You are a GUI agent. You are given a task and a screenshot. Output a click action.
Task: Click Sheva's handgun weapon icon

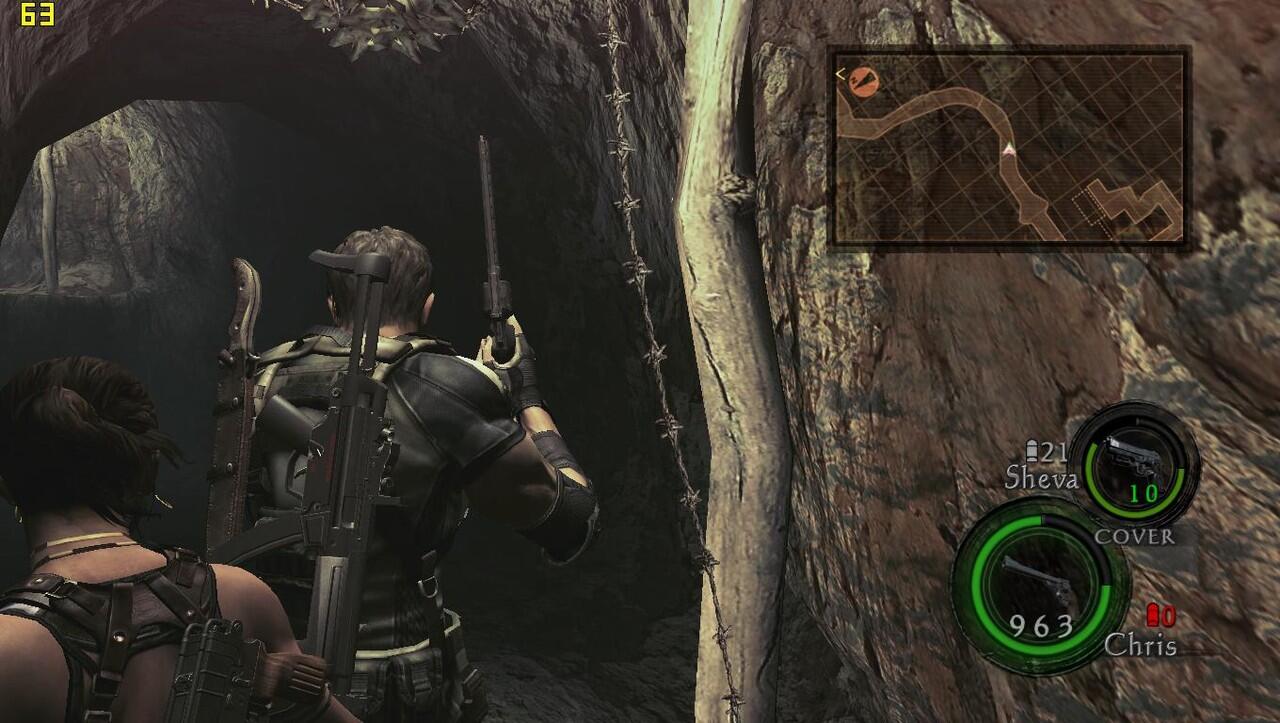tap(1138, 458)
